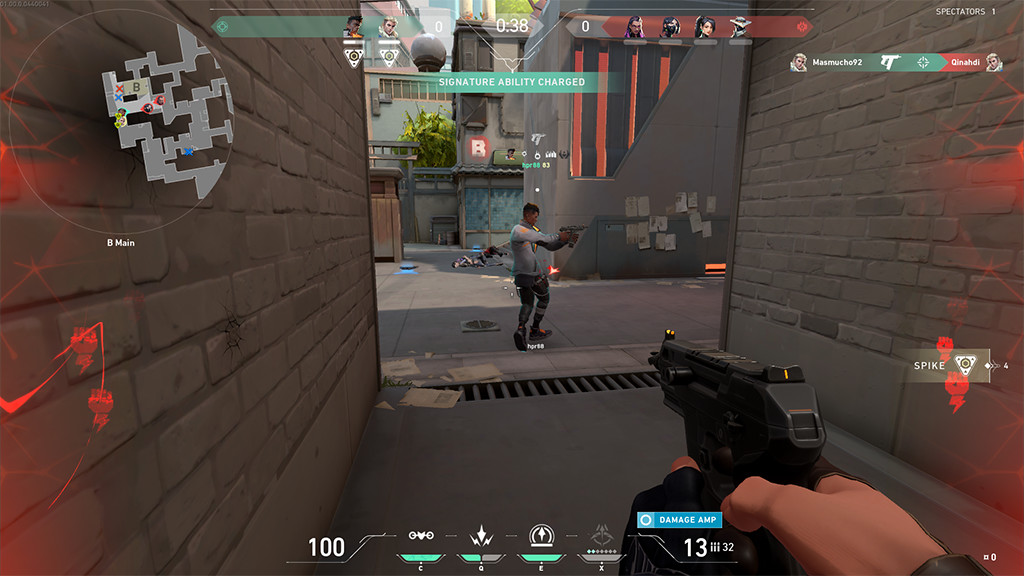The image size is (1024, 576).
Task: Choose the hat-wearing enemy agent portrait
Action: [740, 27]
